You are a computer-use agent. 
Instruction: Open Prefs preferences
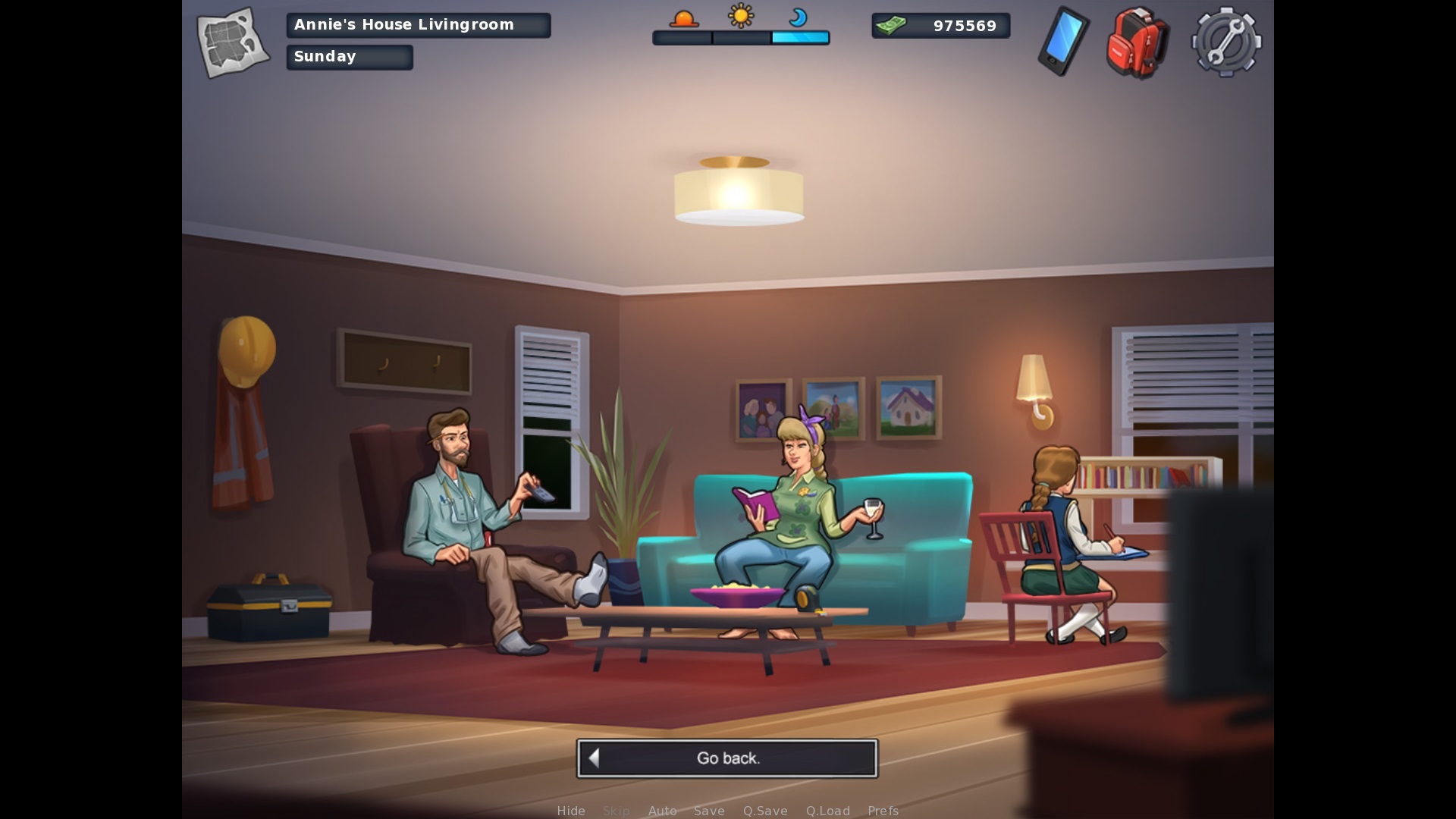[883, 811]
